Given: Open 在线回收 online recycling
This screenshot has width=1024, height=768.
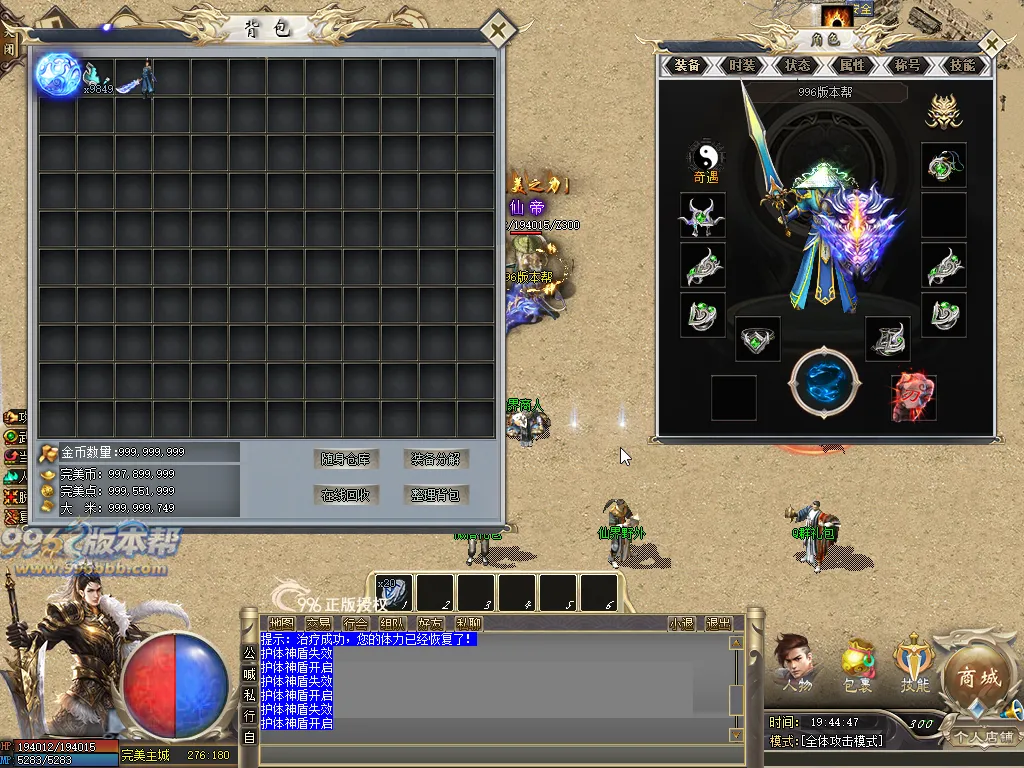Looking at the screenshot, I should 345,495.
